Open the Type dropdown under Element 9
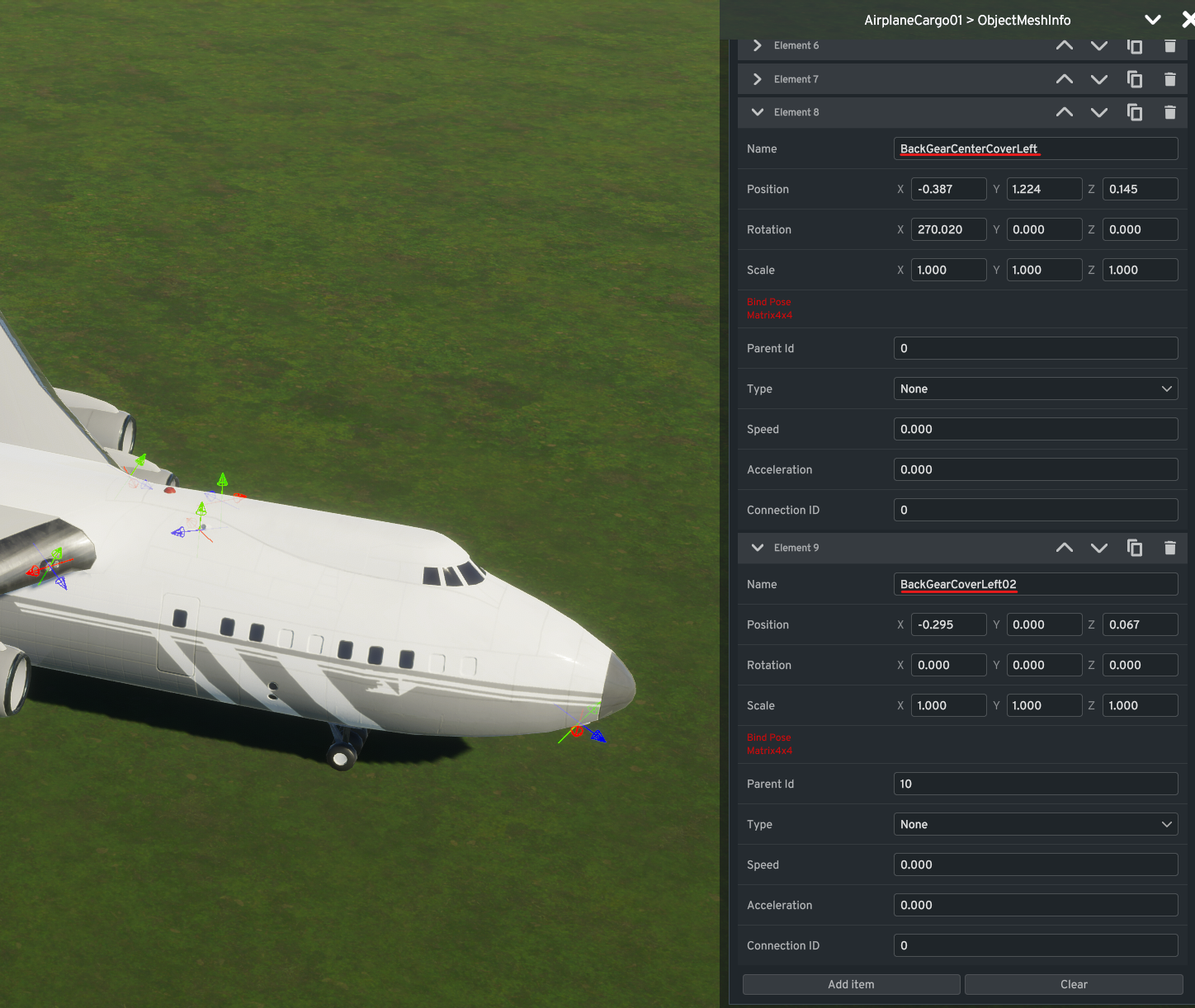This screenshot has height=1008, width=1195. point(1036,824)
